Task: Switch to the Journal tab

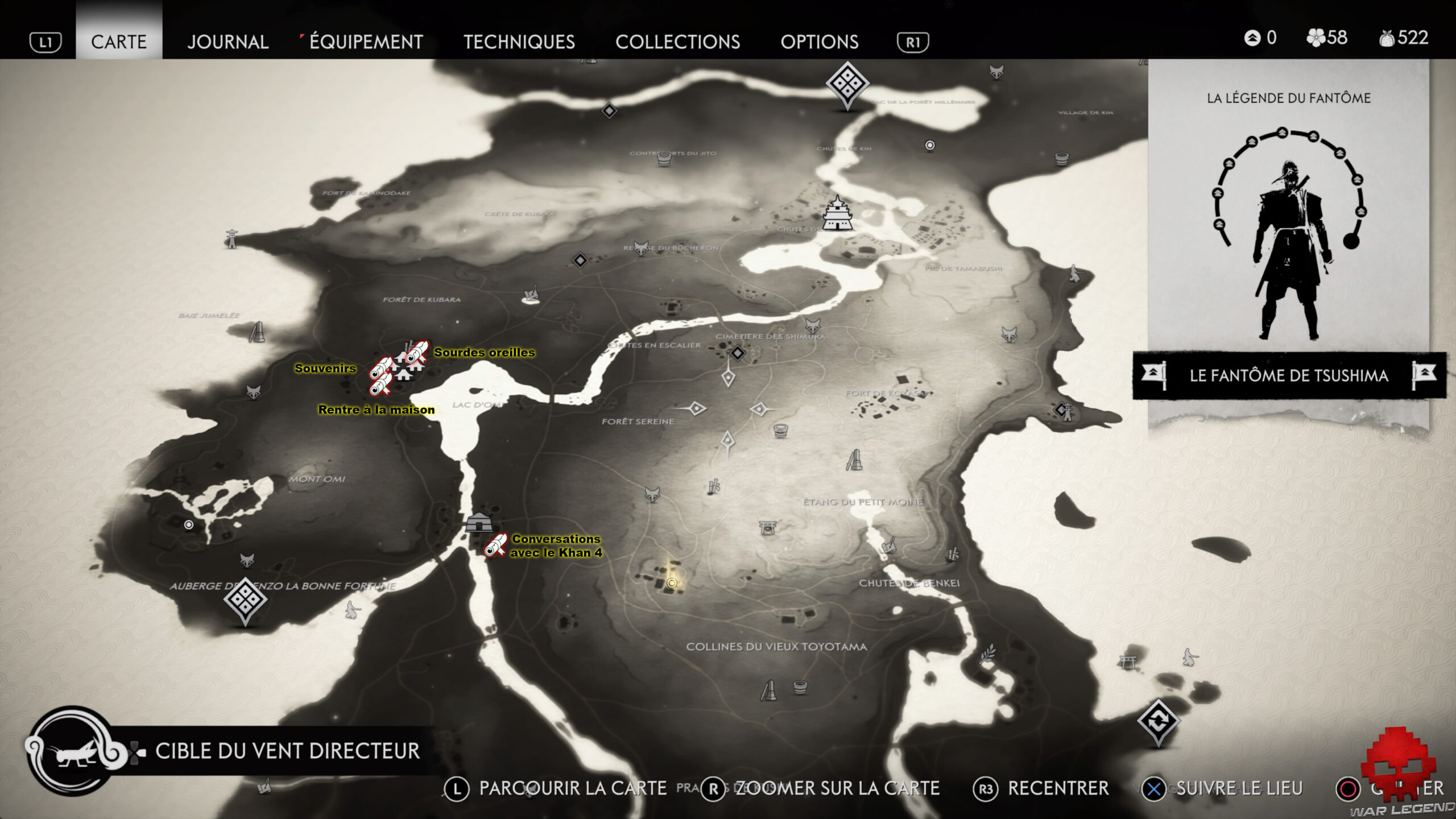Action: coord(227,42)
